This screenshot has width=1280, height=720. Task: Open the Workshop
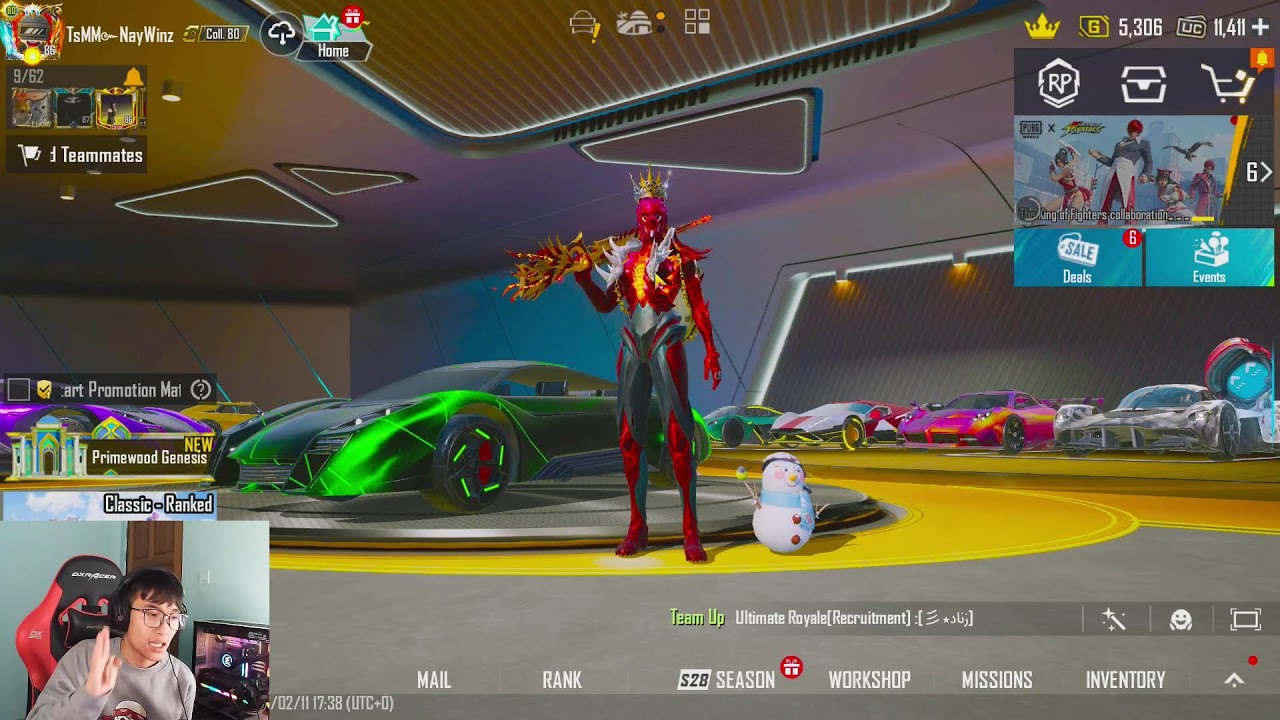pos(869,680)
